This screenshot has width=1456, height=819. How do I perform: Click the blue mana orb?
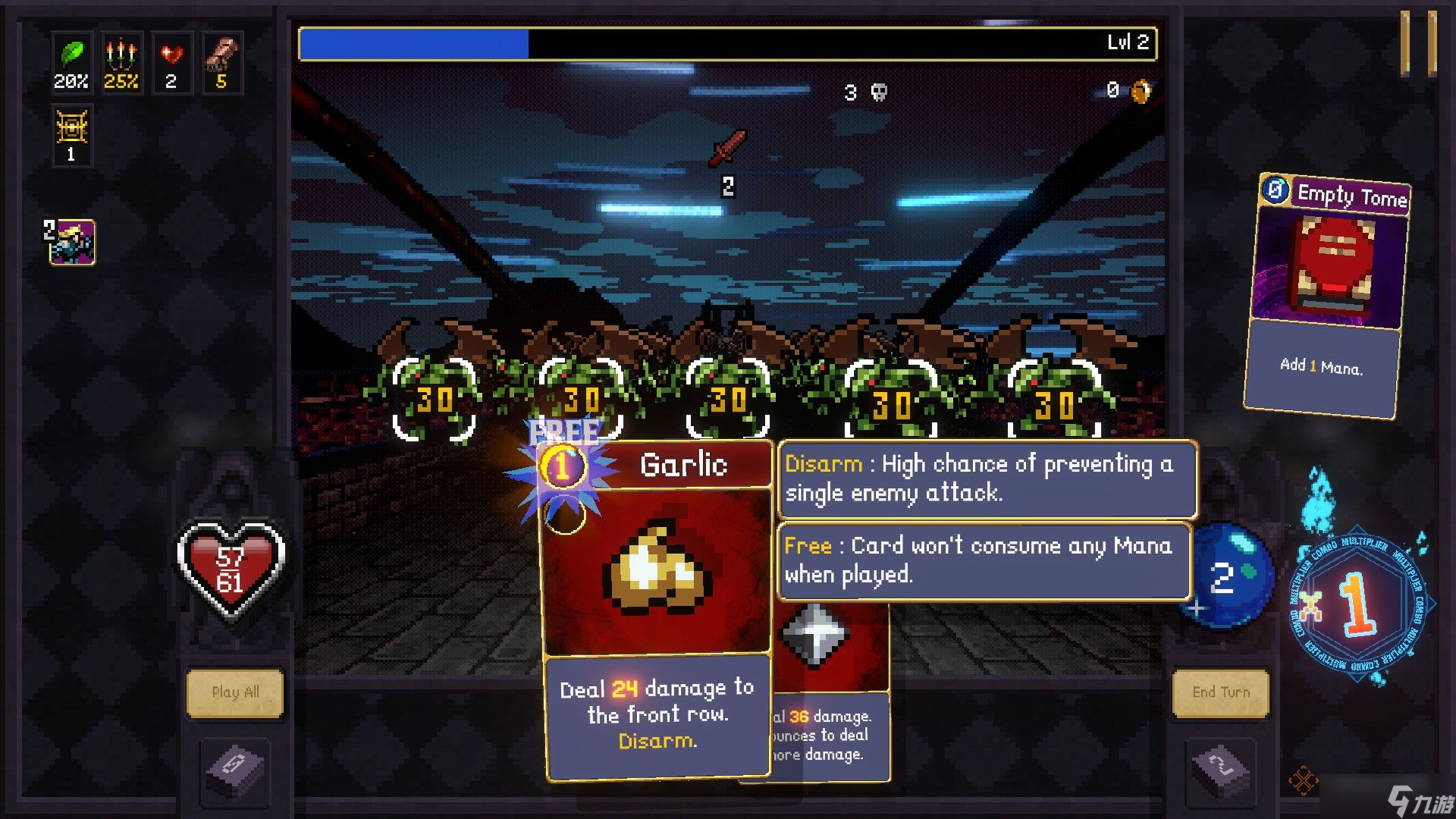click(x=1227, y=578)
